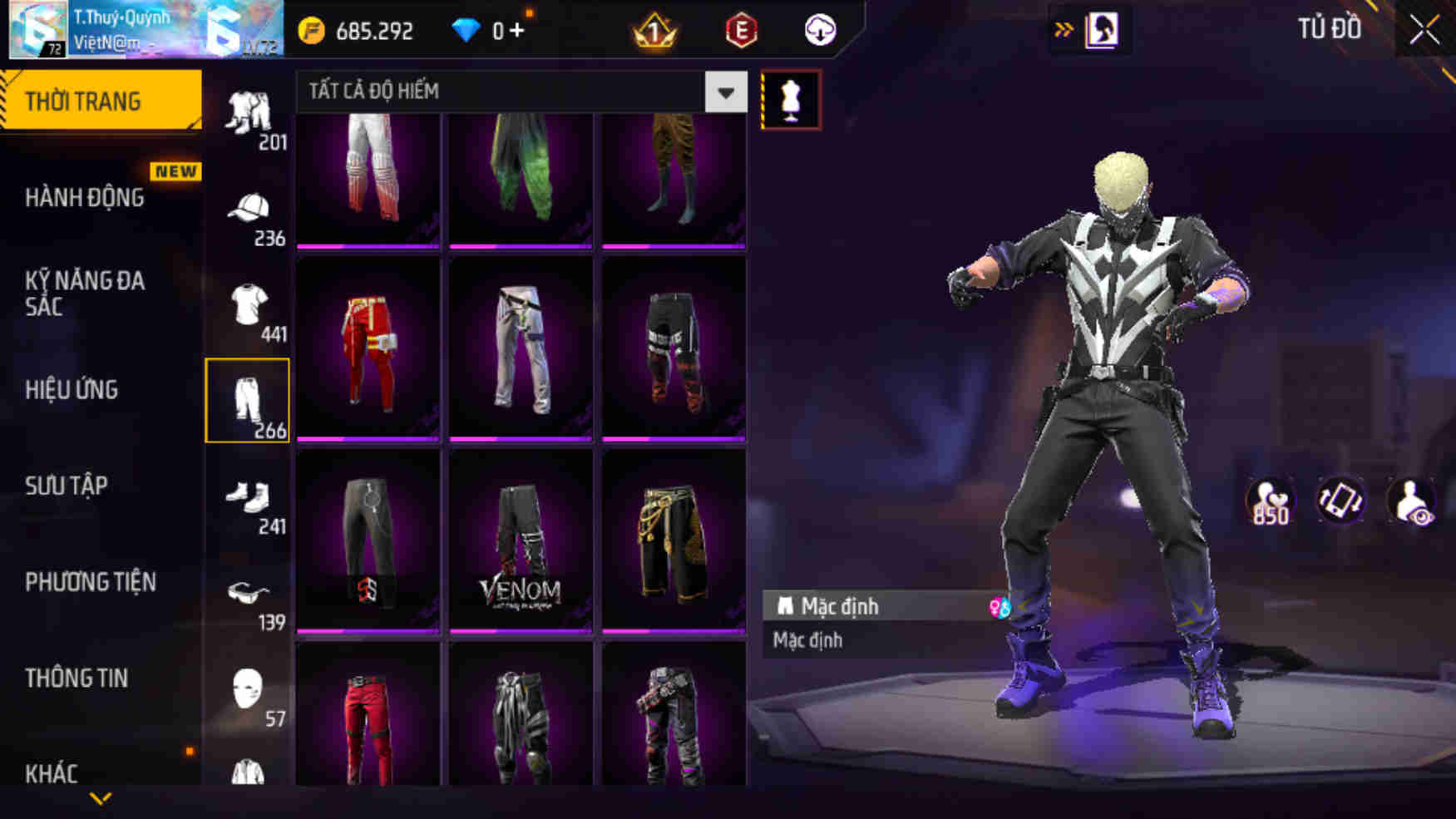The height and width of the screenshot is (819, 1456).
Task: Open the mask category with 57 items
Action: pos(248,688)
